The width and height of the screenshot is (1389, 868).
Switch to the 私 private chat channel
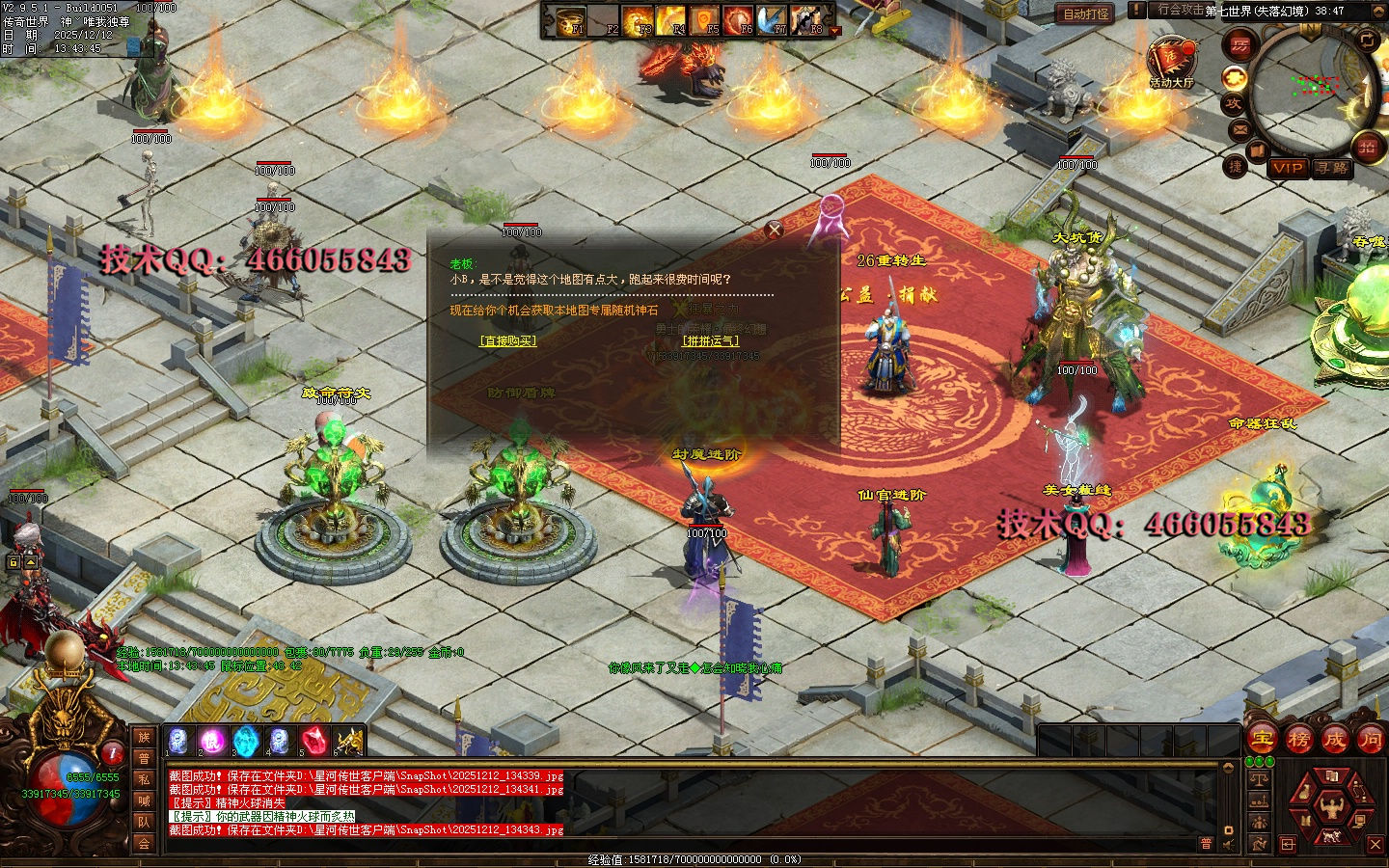pos(144,779)
